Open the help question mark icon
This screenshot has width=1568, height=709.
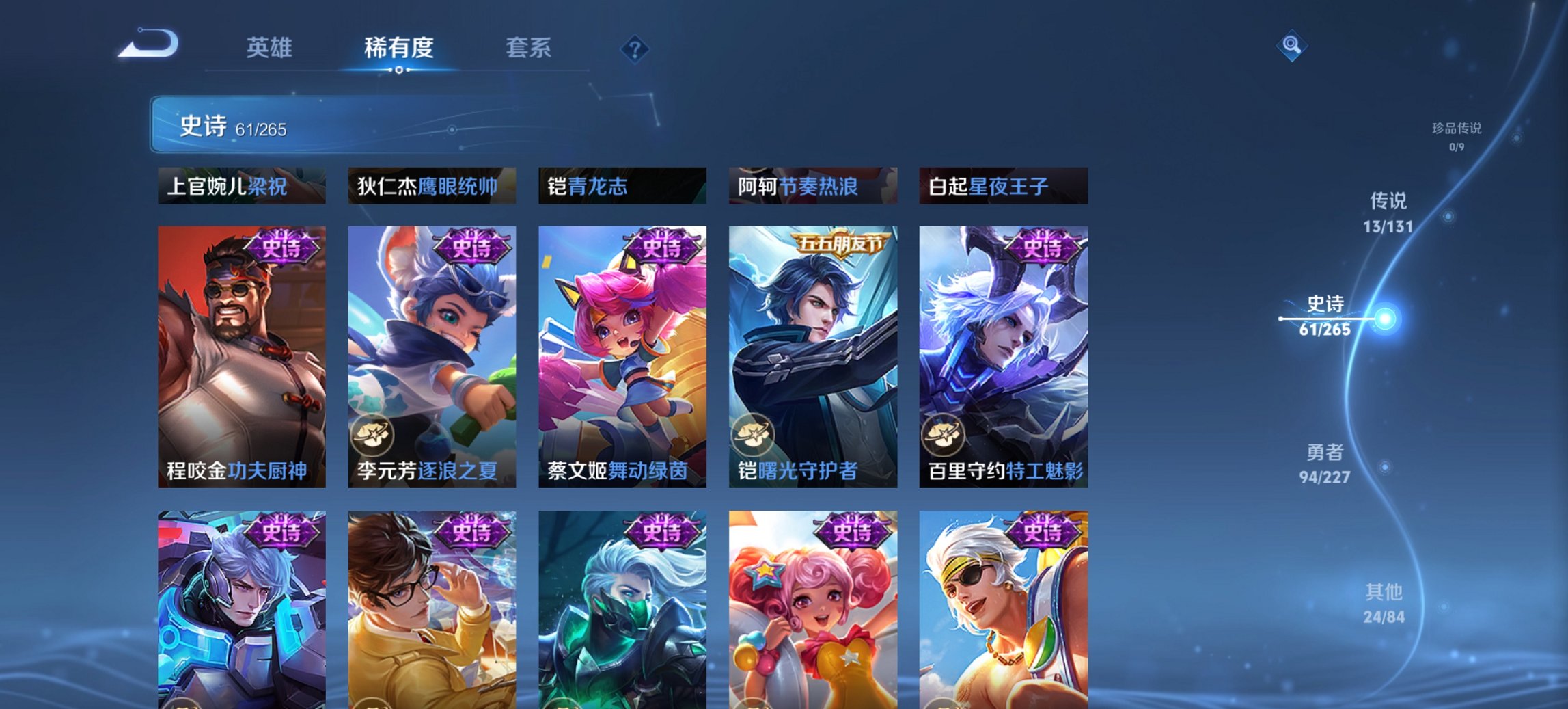click(x=634, y=49)
